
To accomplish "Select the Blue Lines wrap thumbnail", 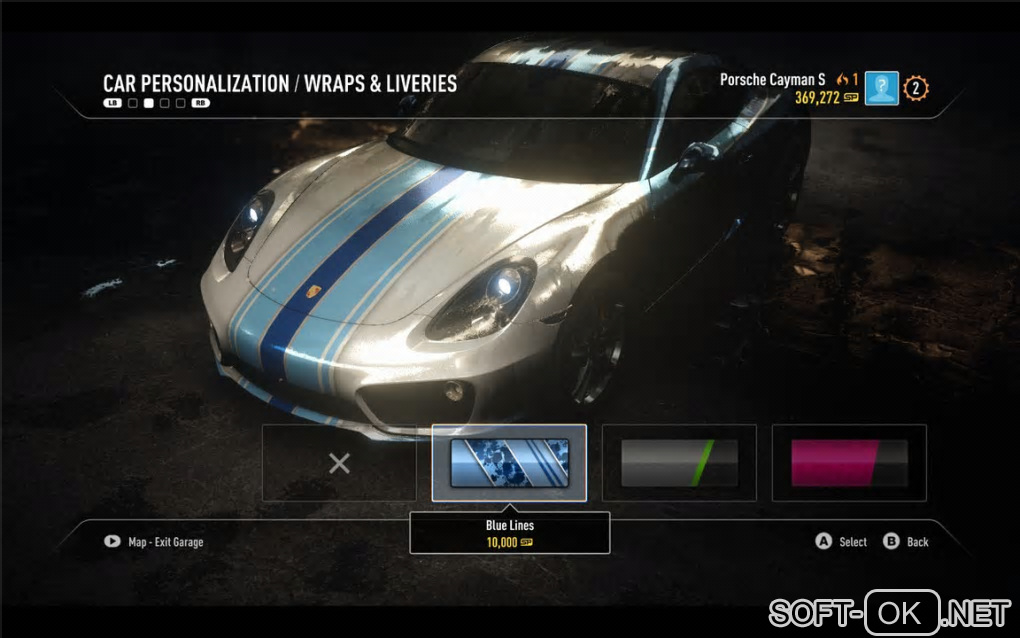I will pyautogui.click(x=510, y=463).
